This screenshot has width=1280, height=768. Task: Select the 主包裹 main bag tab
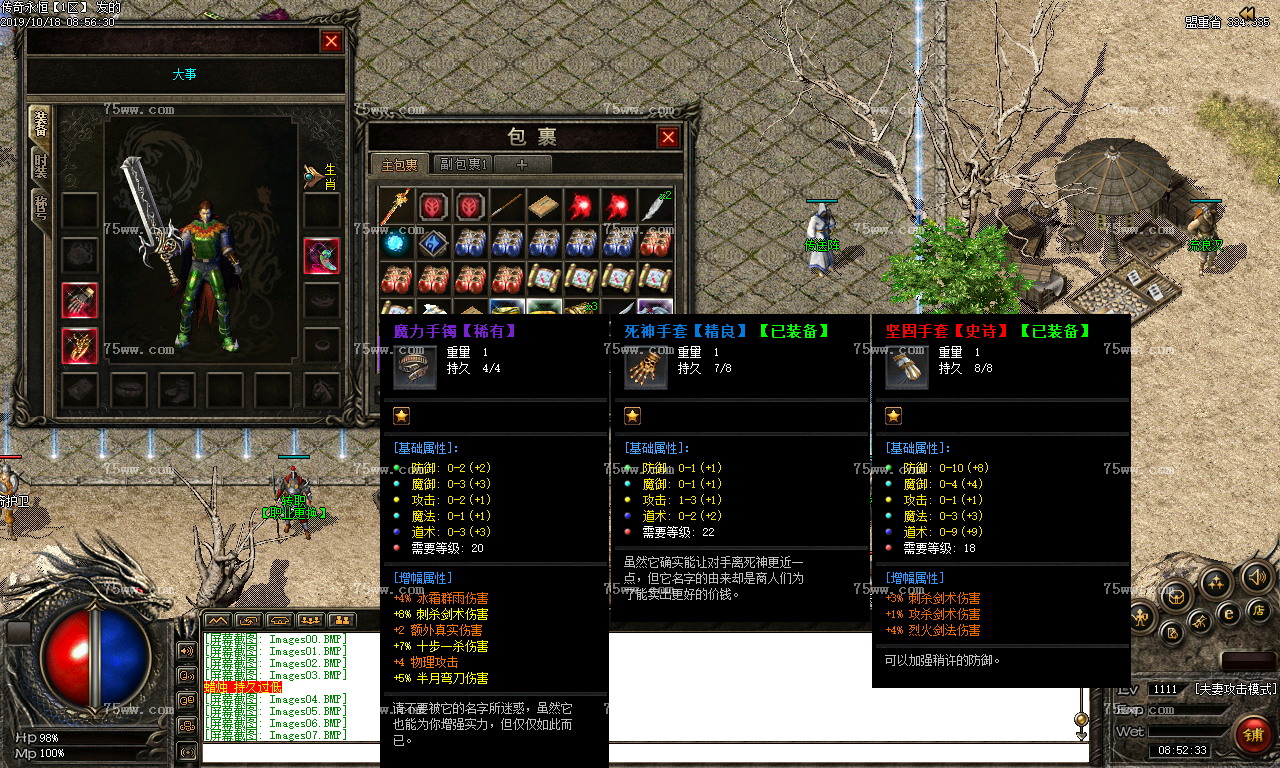[x=399, y=164]
